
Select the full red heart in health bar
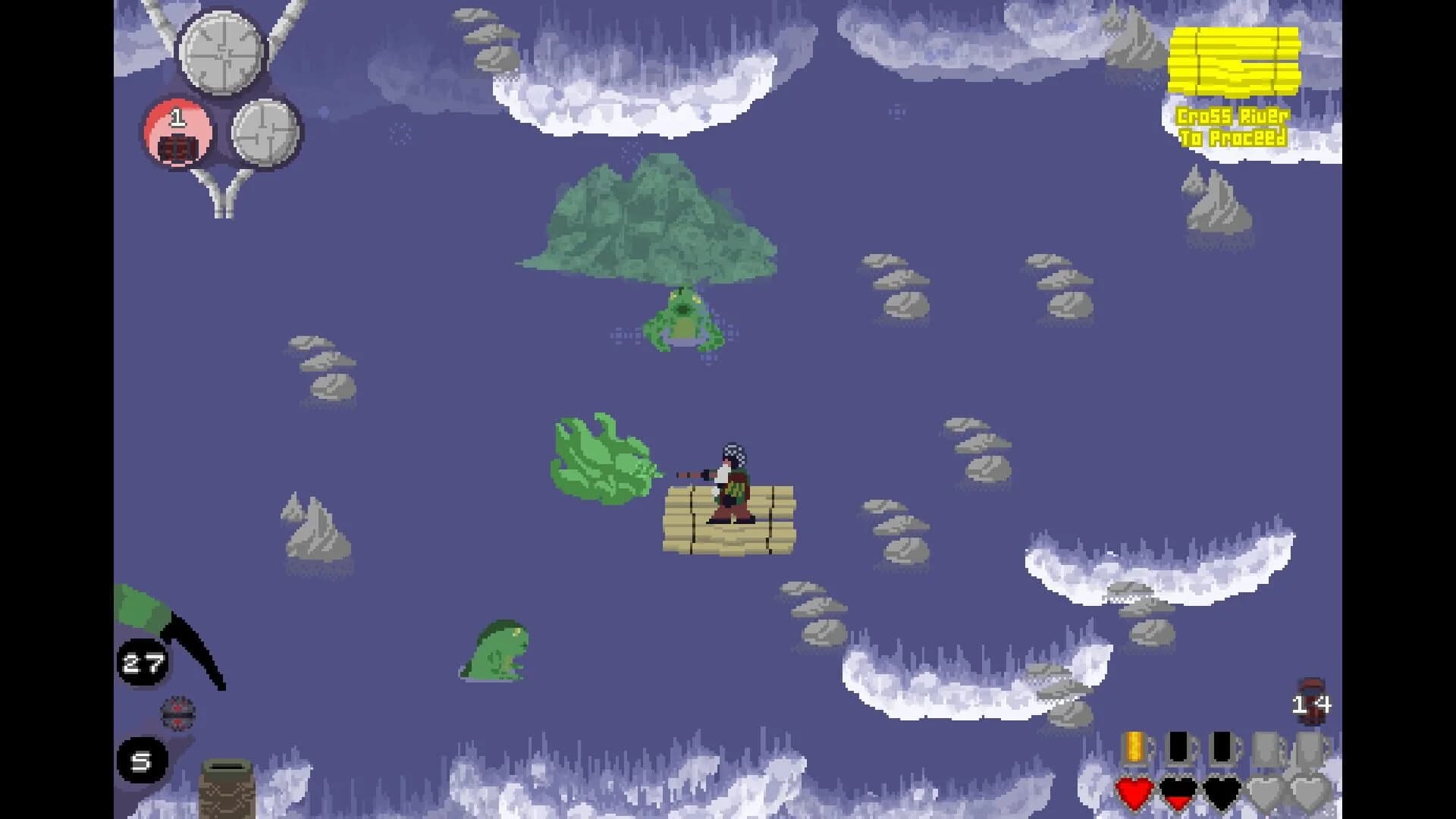[x=1135, y=794]
